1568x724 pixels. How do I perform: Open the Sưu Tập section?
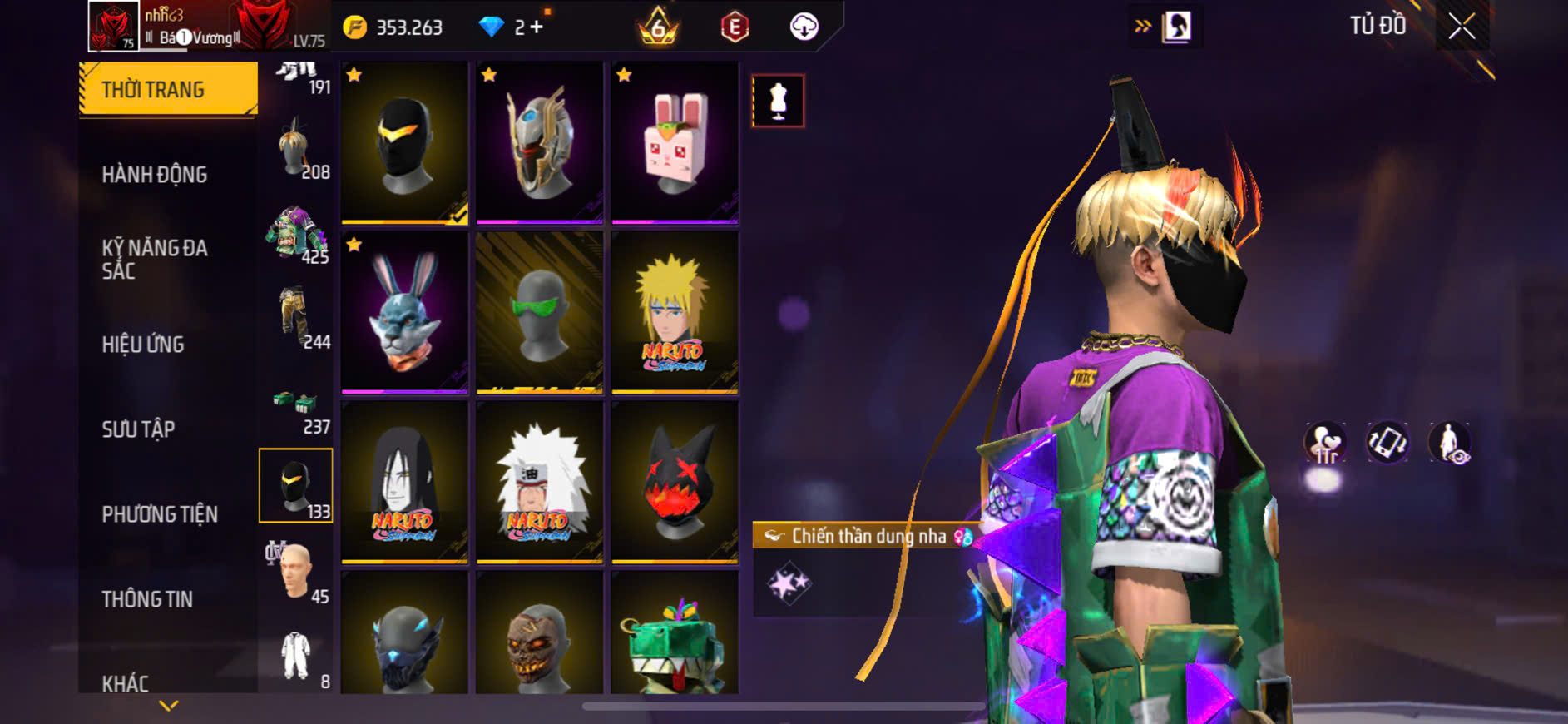click(138, 429)
